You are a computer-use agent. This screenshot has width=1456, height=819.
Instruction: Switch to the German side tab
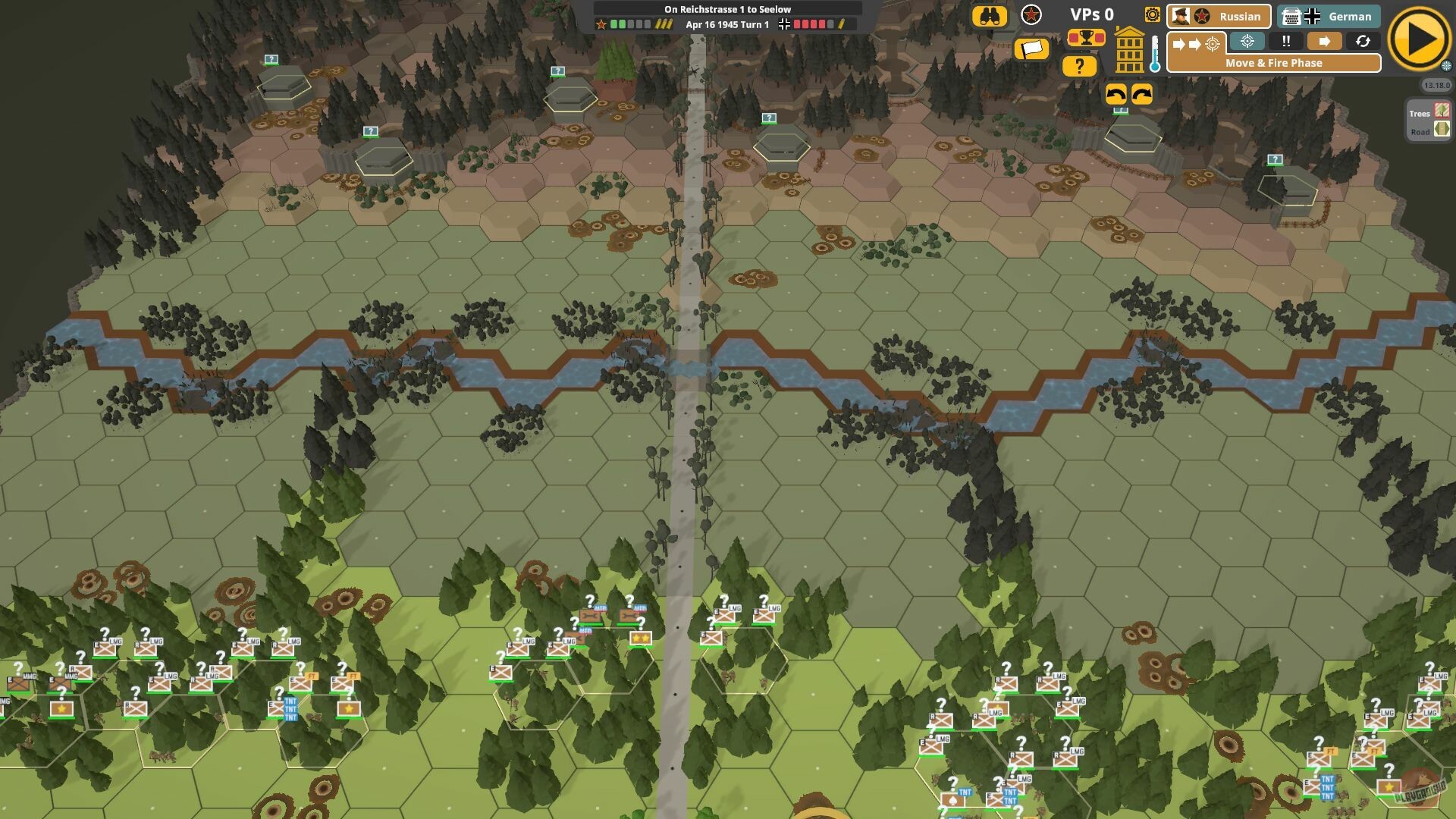coord(1329,16)
